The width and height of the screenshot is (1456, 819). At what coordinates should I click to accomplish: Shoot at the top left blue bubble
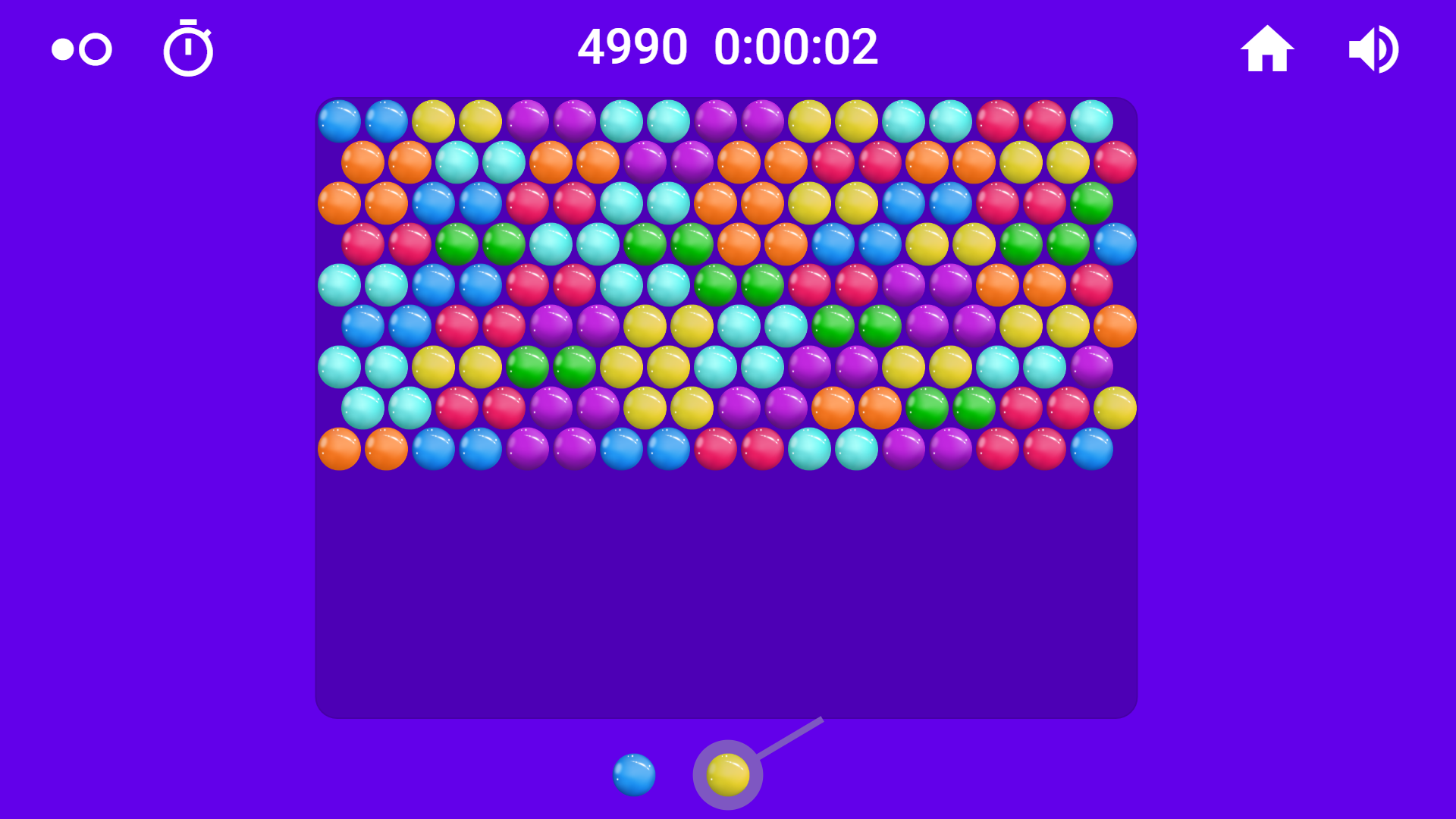338,121
